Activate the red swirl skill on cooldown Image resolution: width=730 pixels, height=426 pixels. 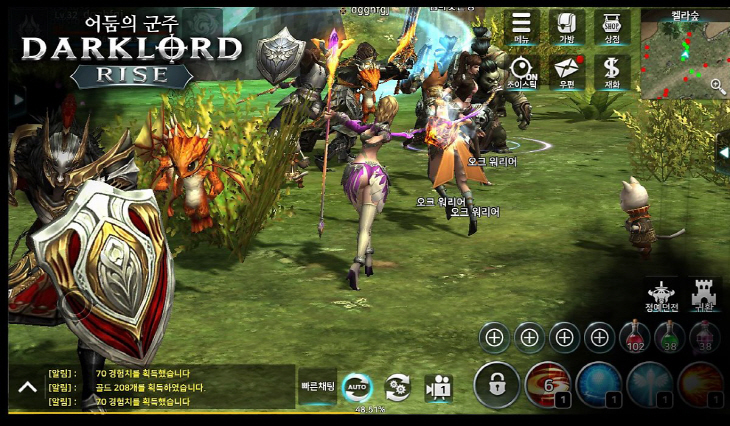(x=547, y=385)
